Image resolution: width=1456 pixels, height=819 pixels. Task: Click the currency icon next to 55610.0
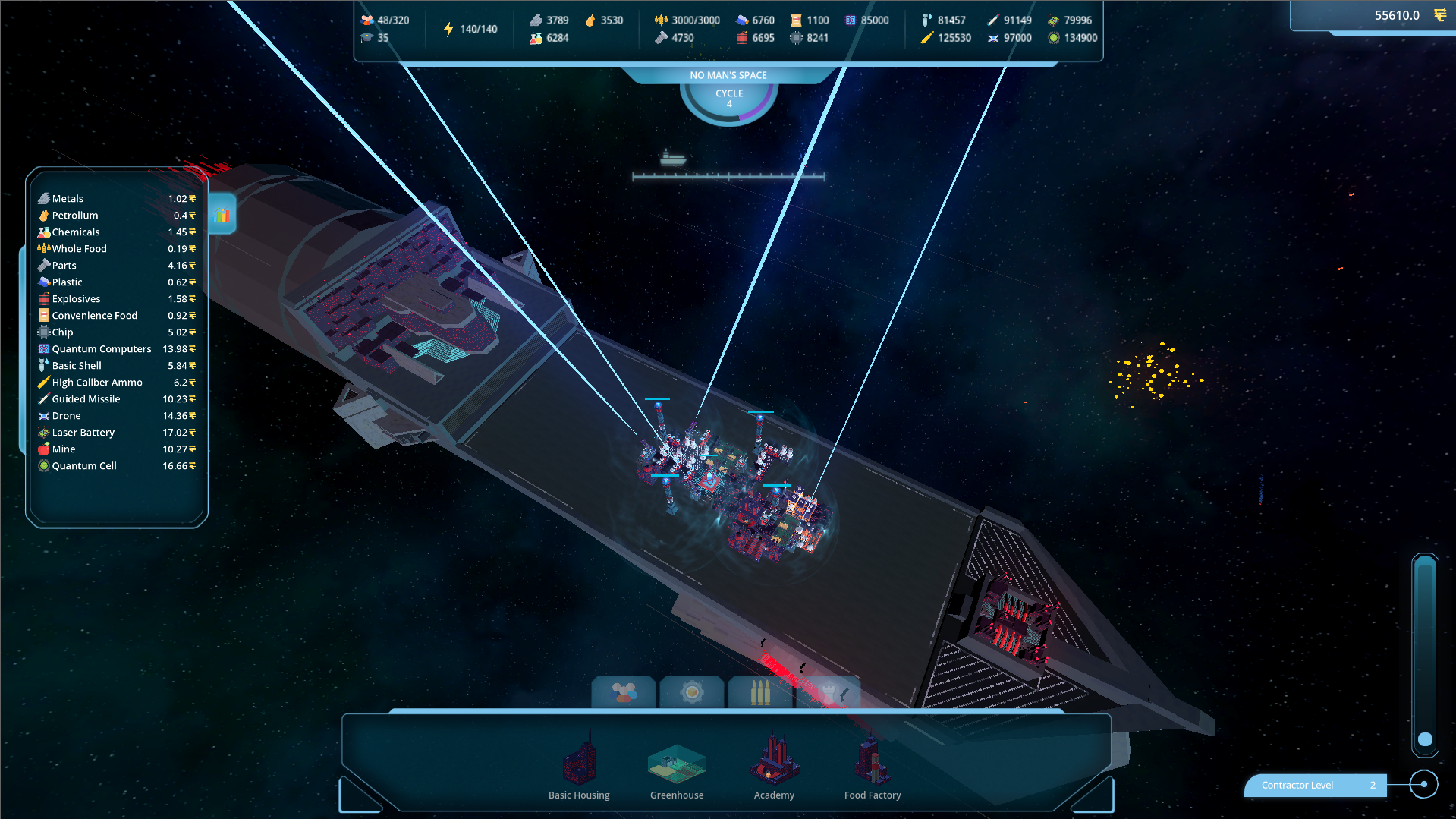(x=1440, y=14)
